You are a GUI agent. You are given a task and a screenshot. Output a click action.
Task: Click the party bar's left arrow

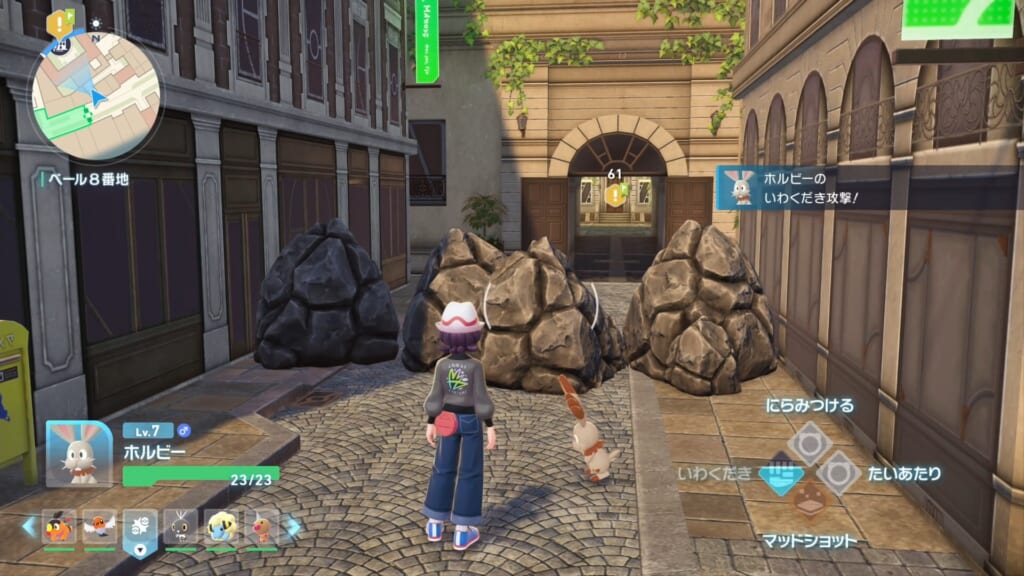pos(28,526)
